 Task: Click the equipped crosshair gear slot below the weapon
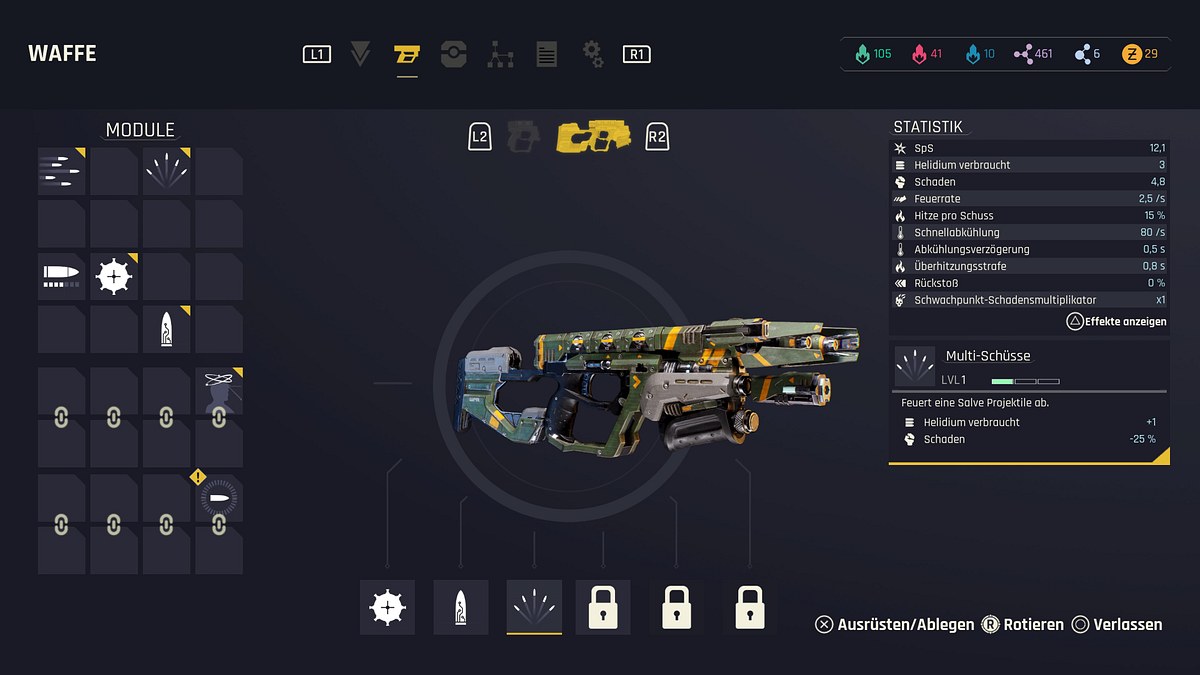[x=388, y=607]
